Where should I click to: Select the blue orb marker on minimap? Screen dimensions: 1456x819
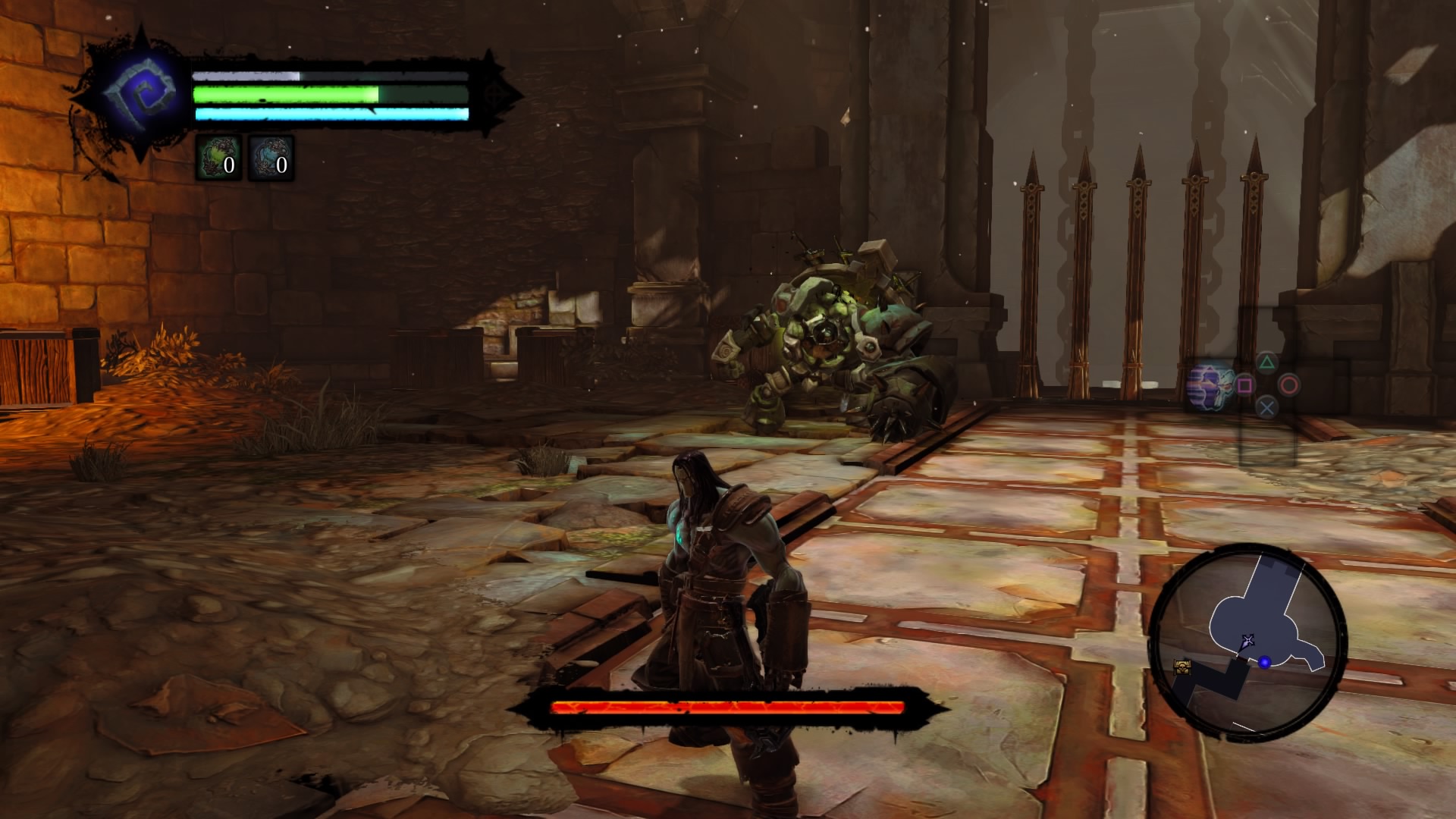1264,663
